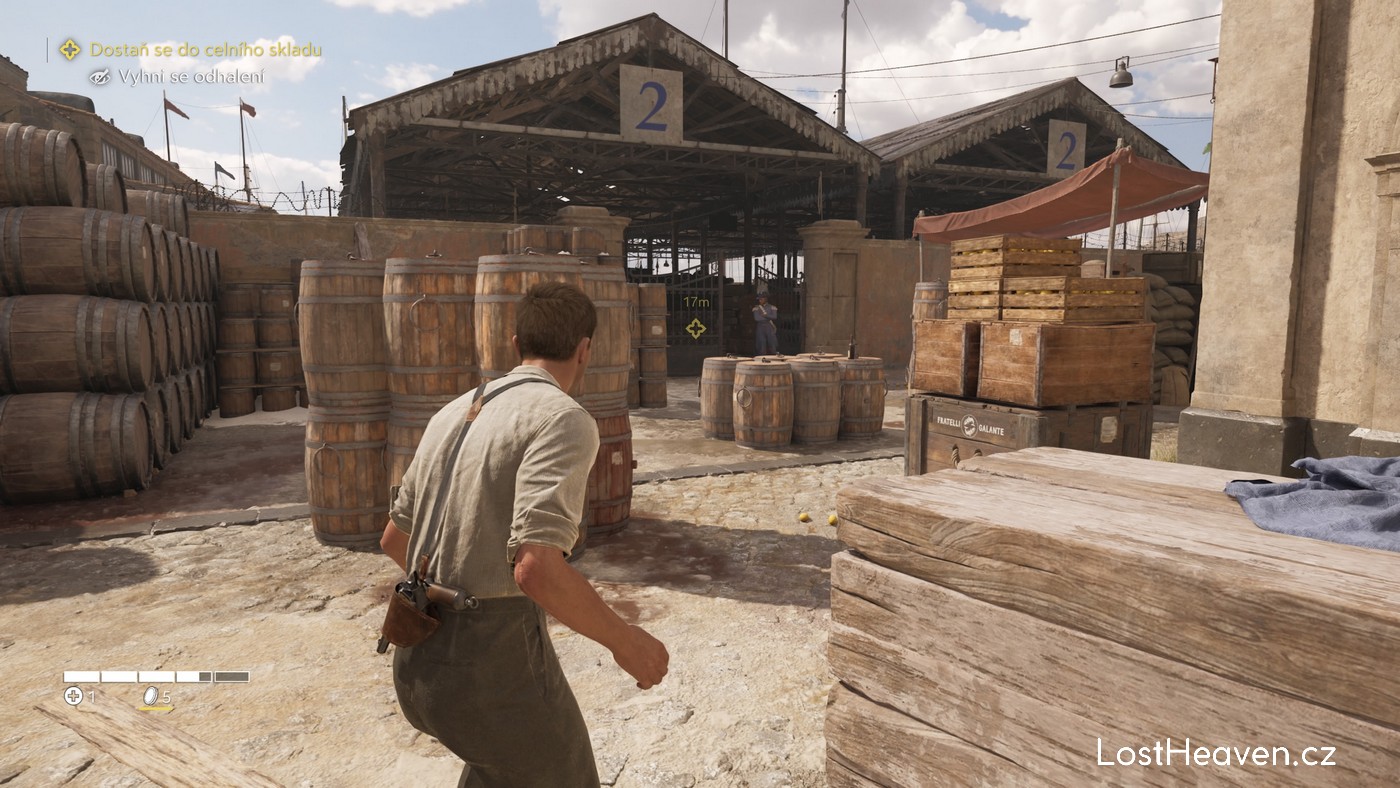Click the yellow 17m waypoint marker
This screenshot has width=1400, height=788.
pyautogui.click(x=695, y=327)
